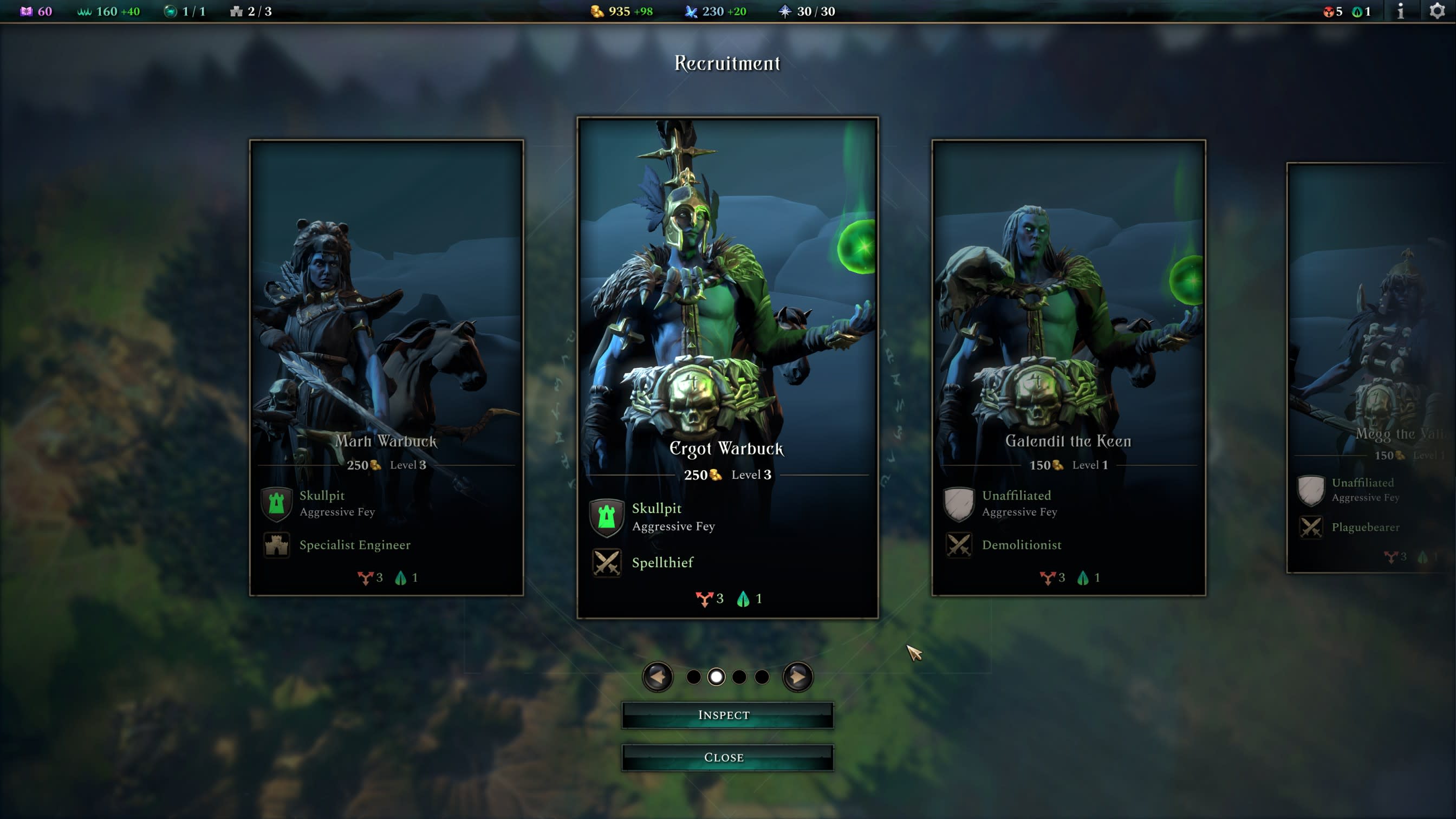Select the Marh Warbuck hero card
Screen dimensions: 1456x819
click(x=386, y=367)
